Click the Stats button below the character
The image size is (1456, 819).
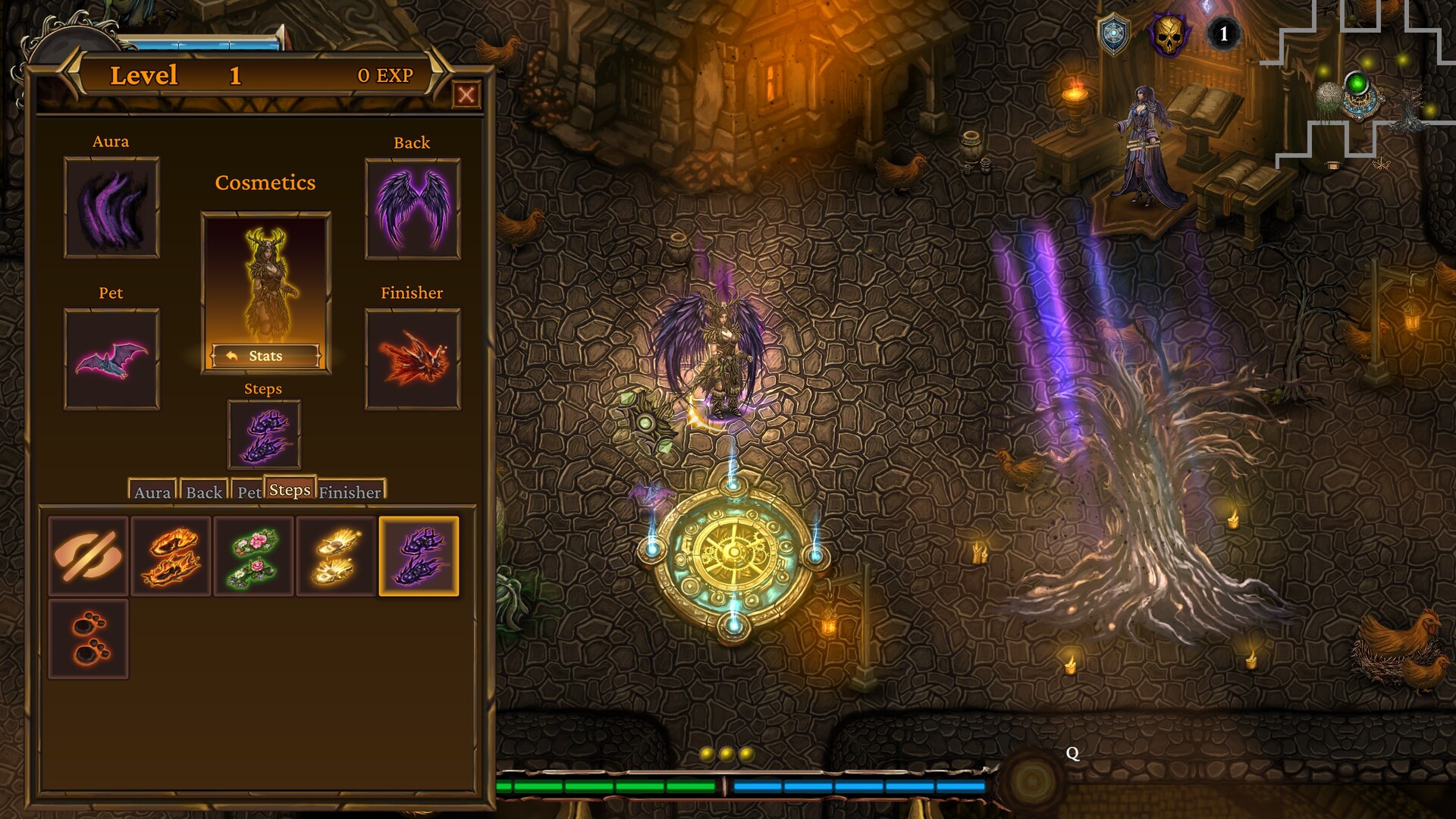(x=264, y=355)
